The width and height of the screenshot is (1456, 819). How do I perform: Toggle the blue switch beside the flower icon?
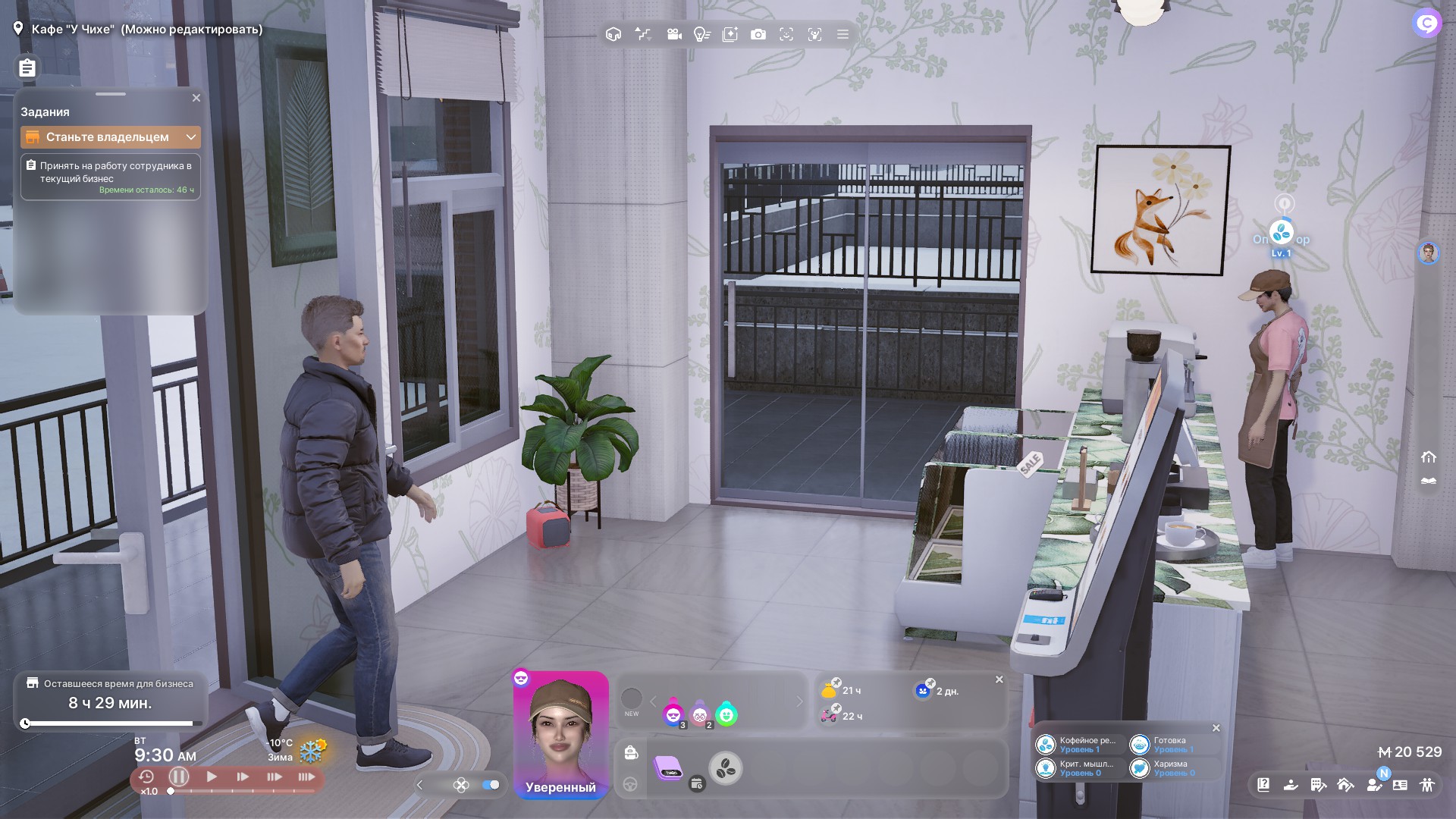(491, 785)
